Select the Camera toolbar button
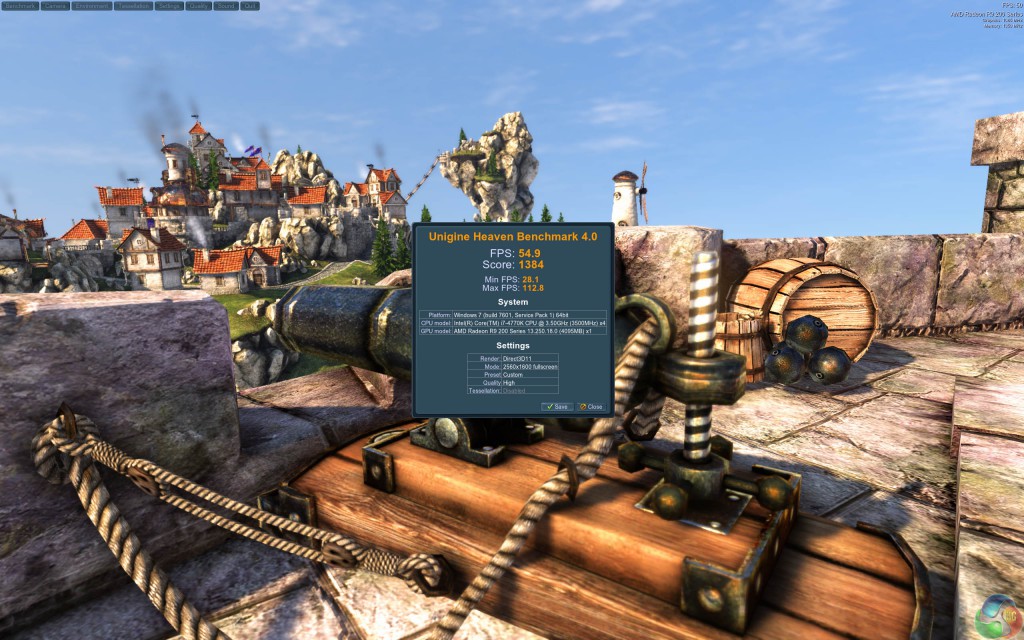Screen dimensions: 1024x640 click(x=56, y=5)
